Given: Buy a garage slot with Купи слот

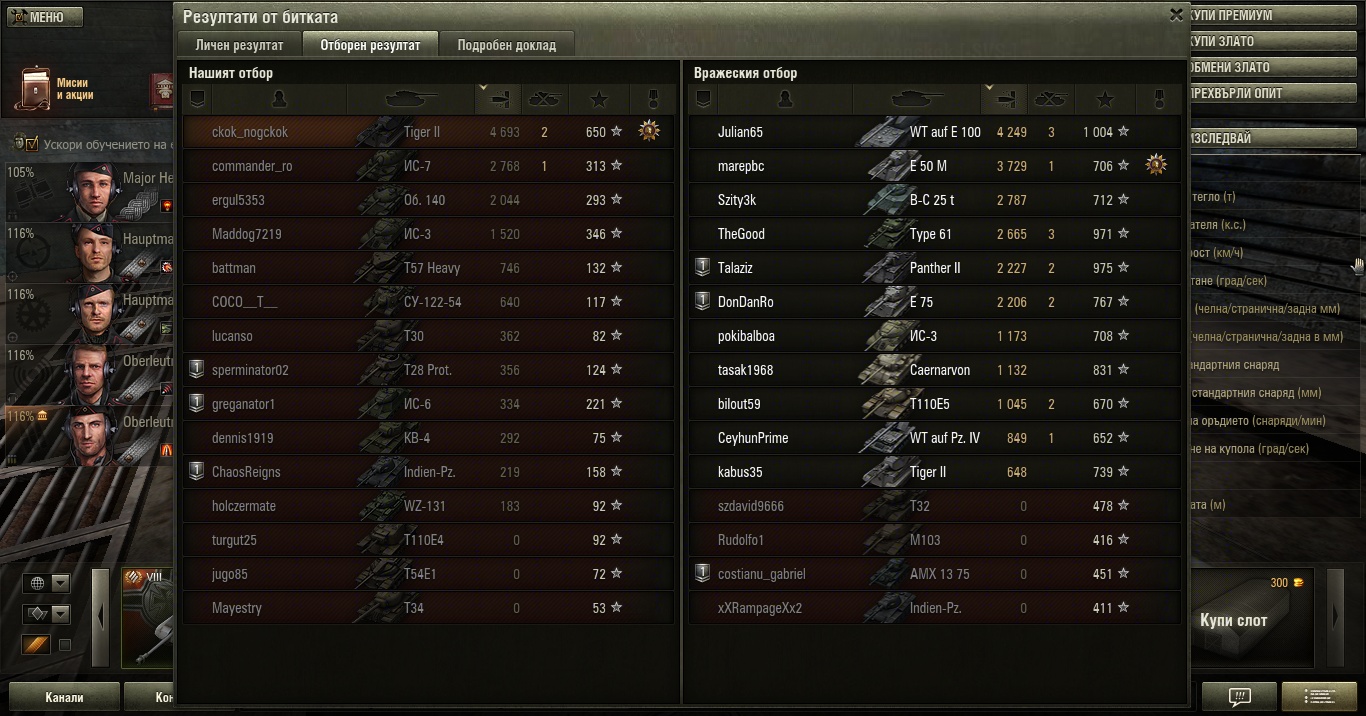Looking at the screenshot, I should [x=1233, y=620].
